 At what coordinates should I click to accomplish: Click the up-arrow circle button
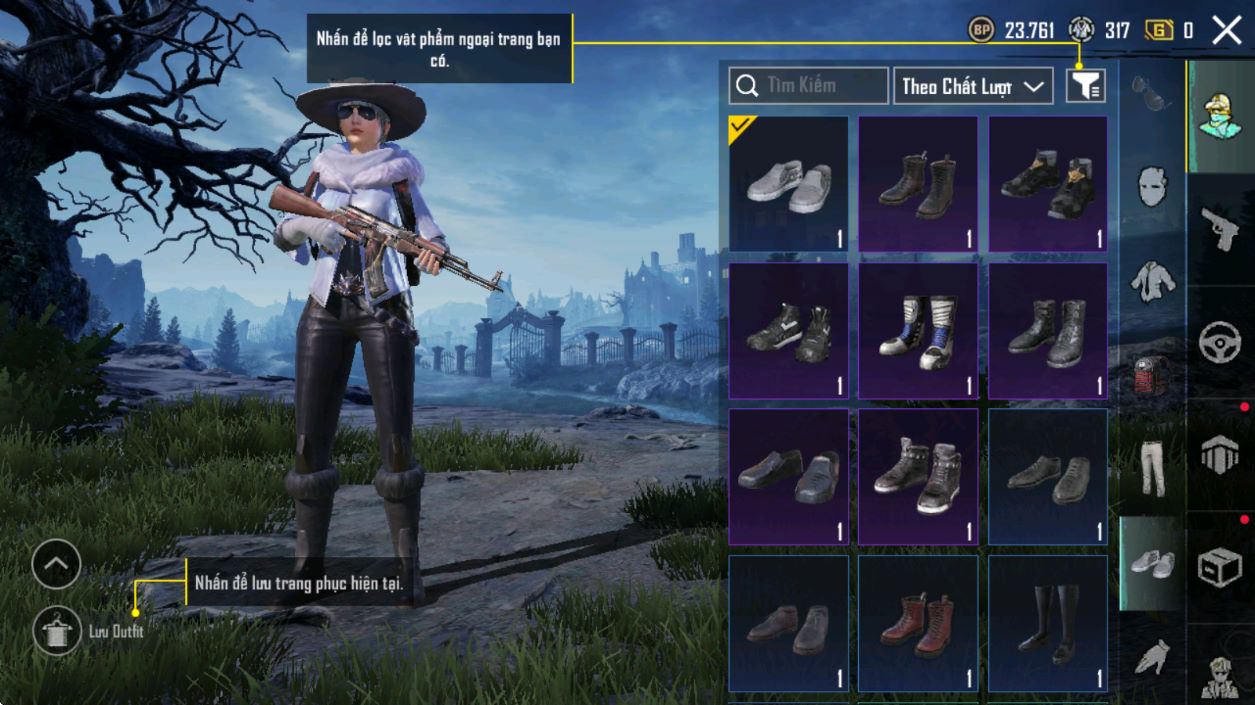coord(56,565)
